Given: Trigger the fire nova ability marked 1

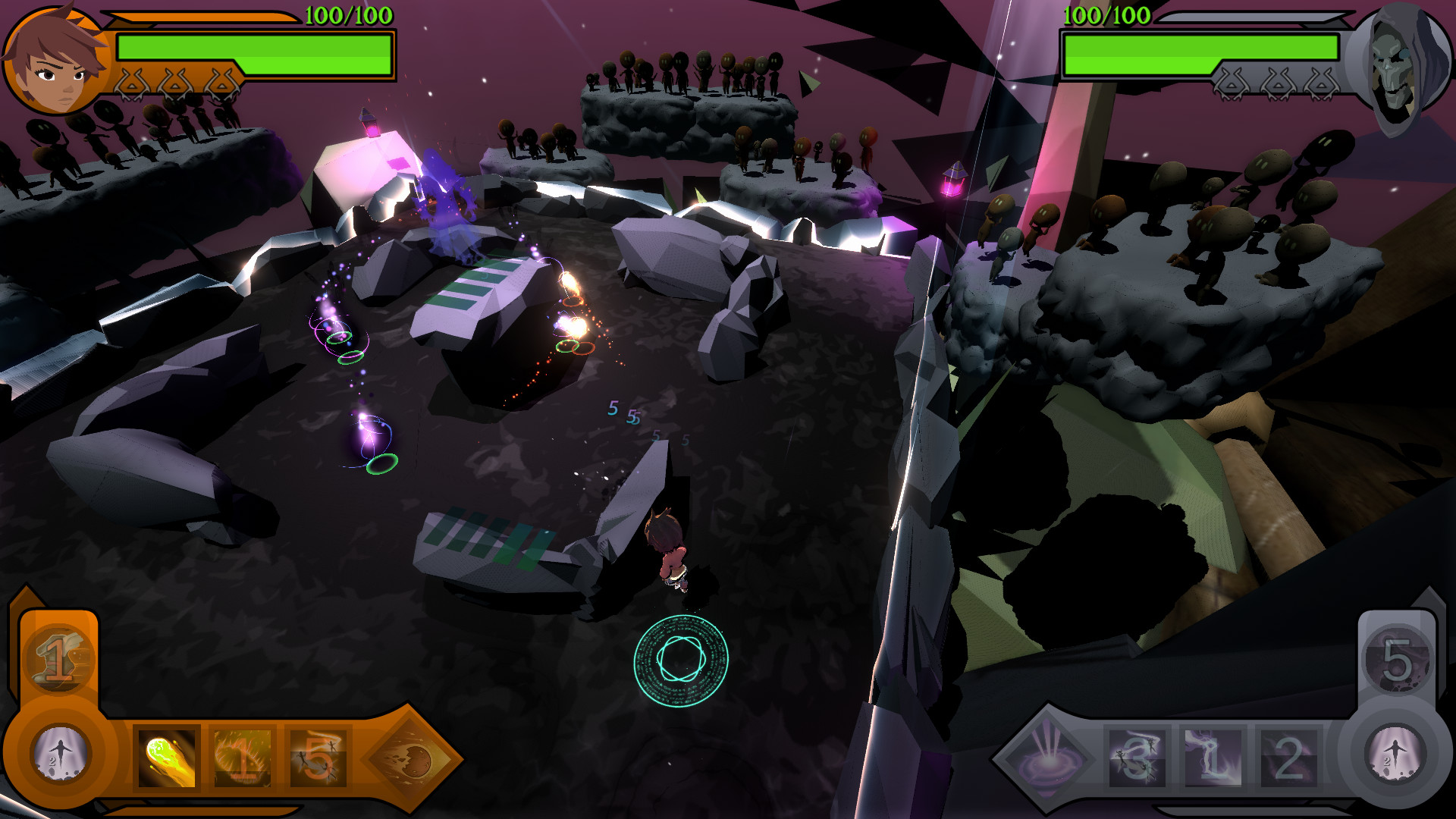Looking at the screenshot, I should tap(241, 758).
